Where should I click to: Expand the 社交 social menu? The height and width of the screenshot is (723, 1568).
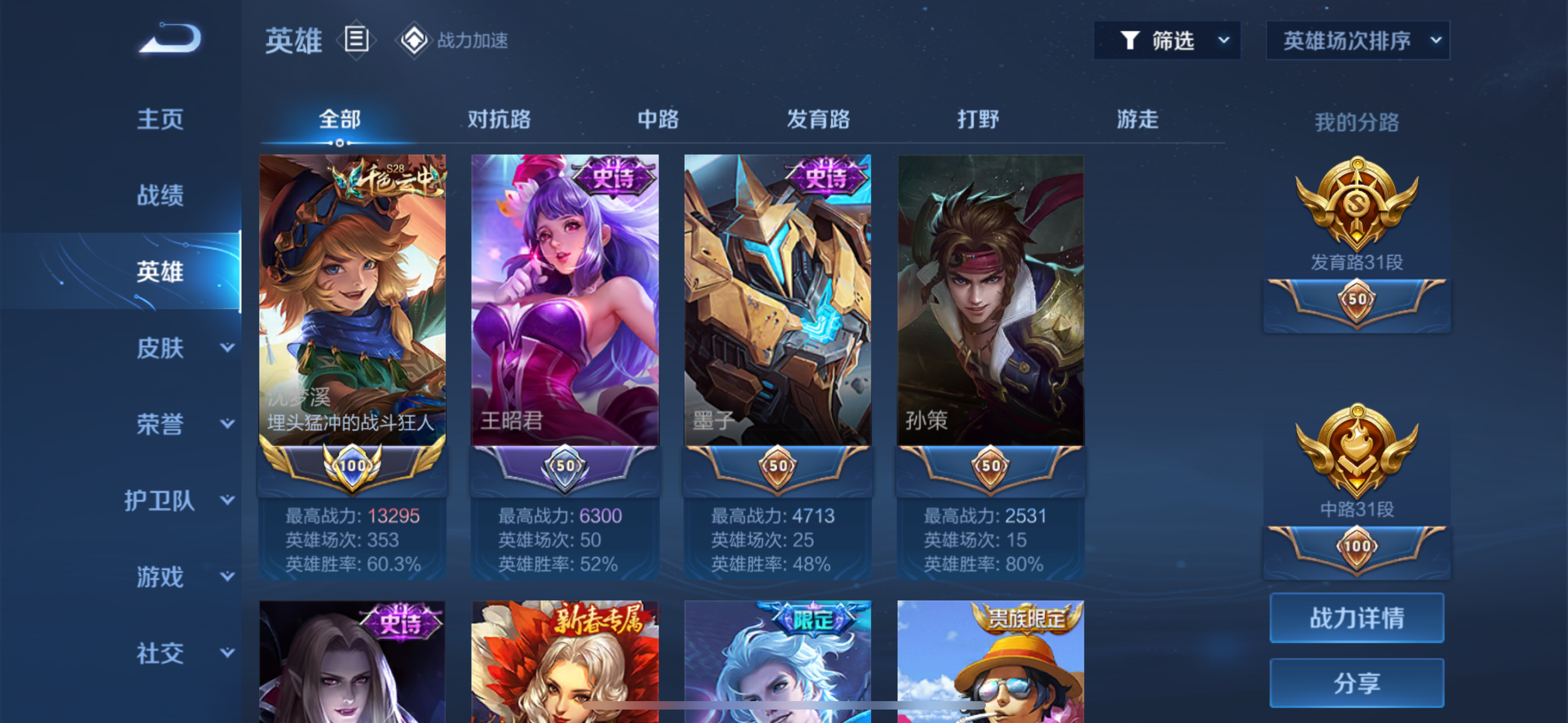click(x=183, y=654)
